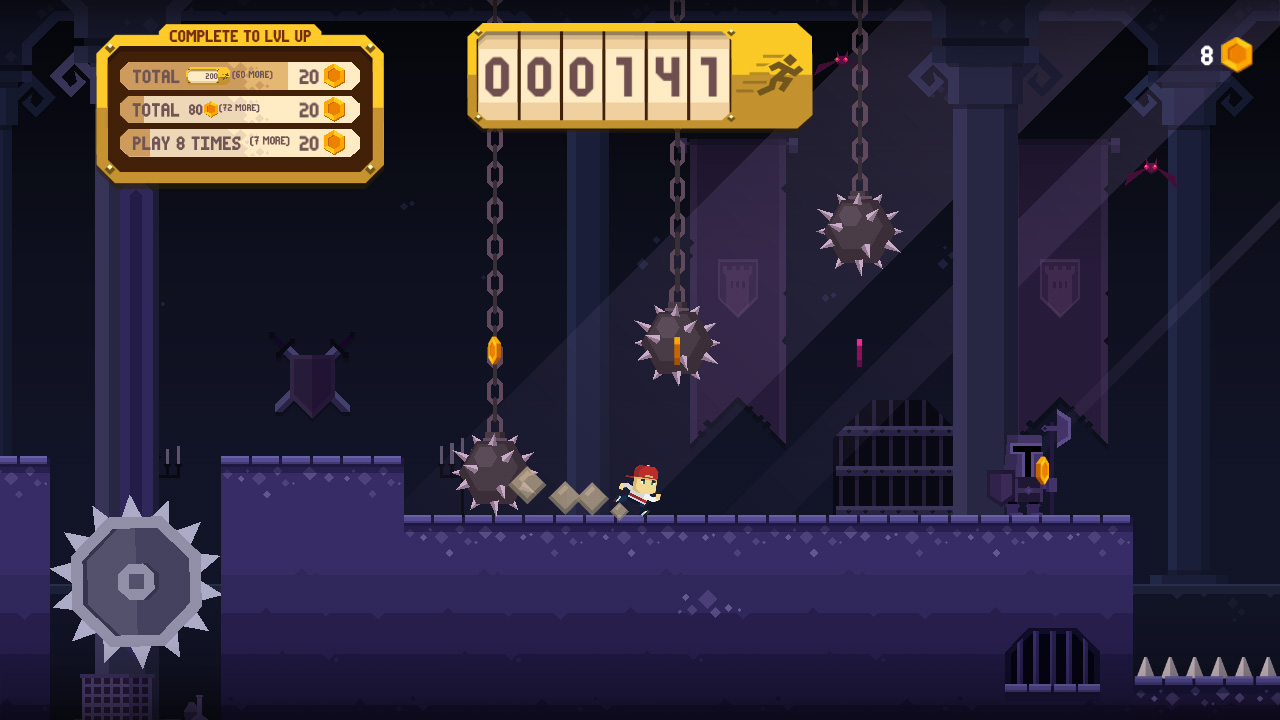1280x720 pixels.
Task: Click the 200 progress capsule in the first quest
Action: [x=208, y=74]
